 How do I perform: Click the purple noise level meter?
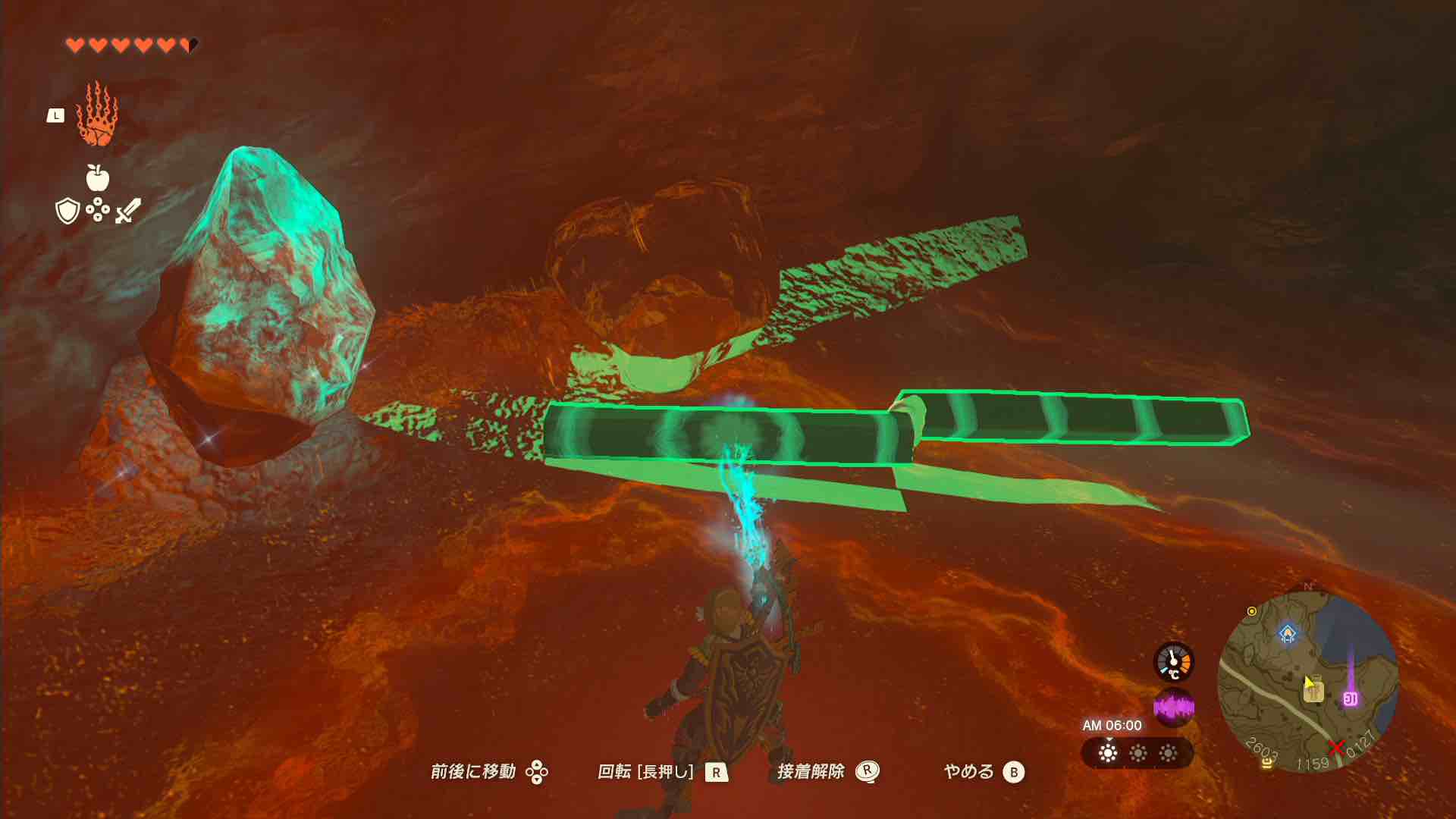1174,707
